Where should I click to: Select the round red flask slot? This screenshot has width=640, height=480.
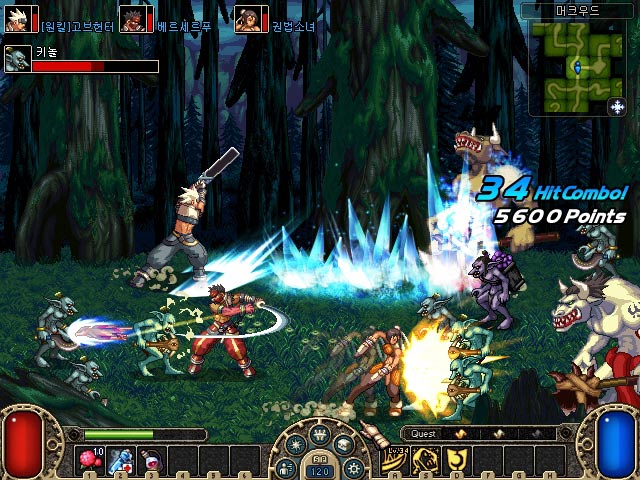click(151, 460)
